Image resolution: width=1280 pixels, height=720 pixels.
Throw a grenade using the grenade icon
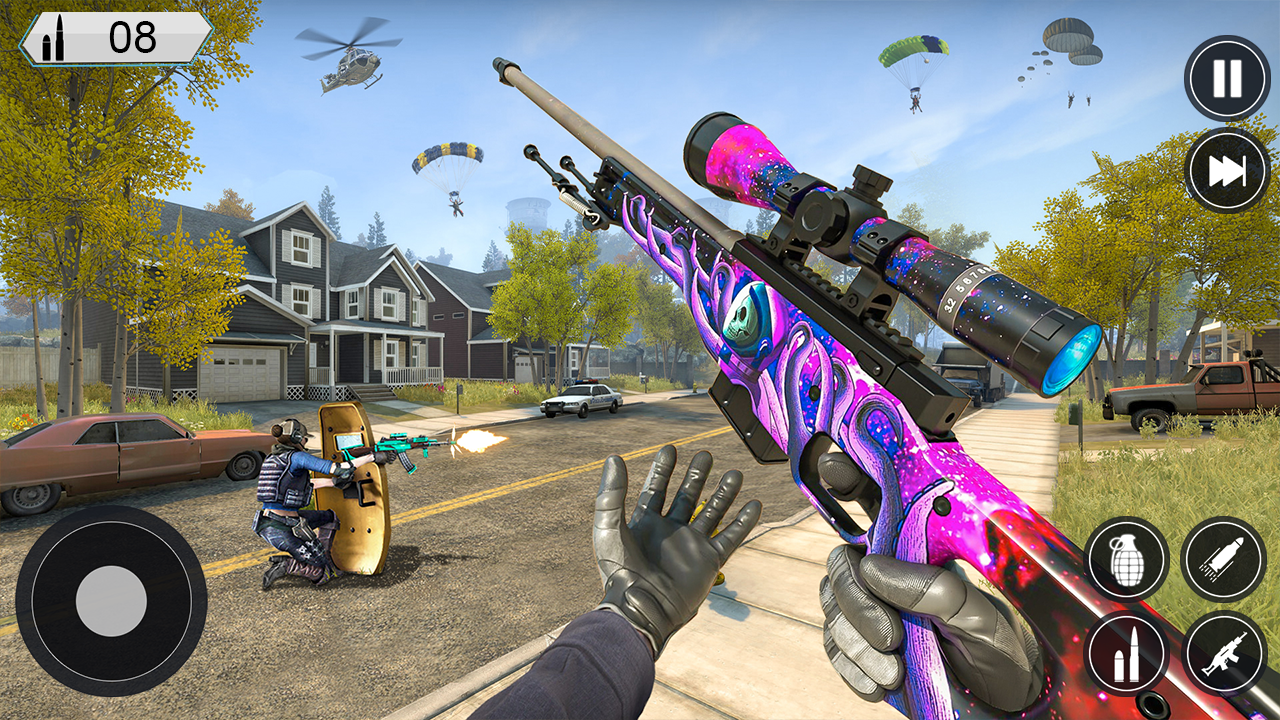(x=1129, y=557)
